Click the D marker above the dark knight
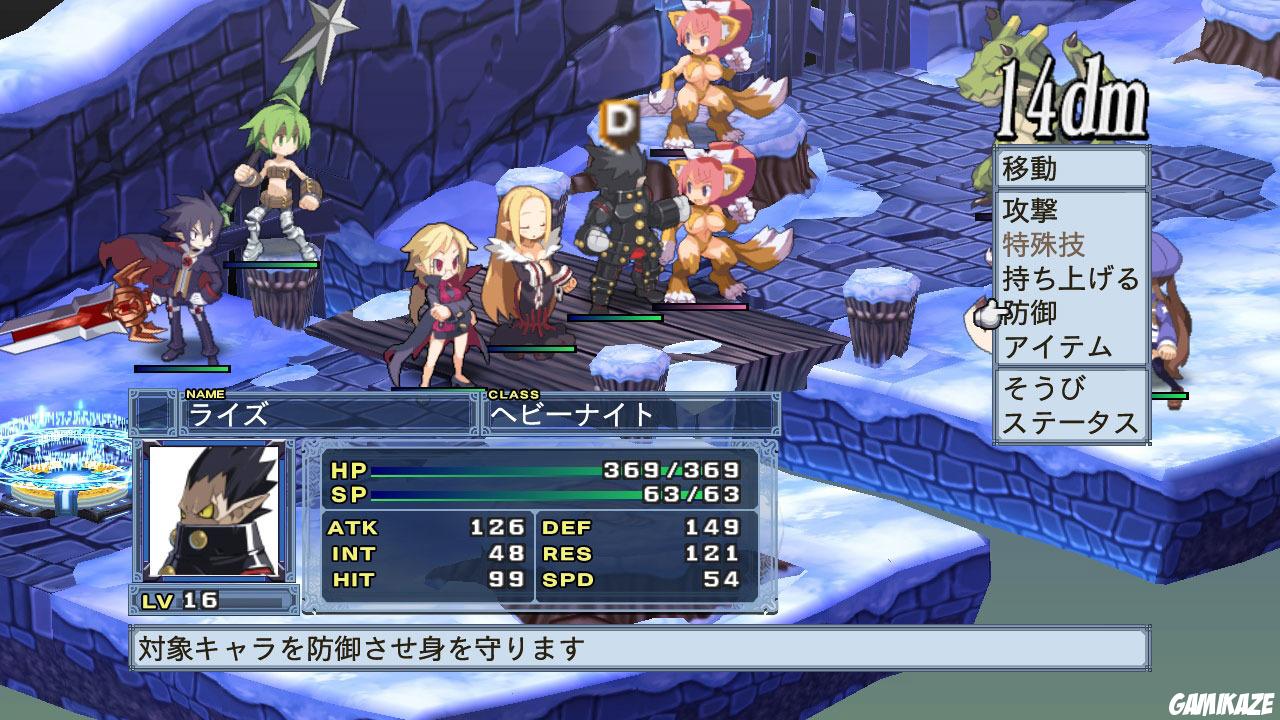Screen dimensions: 1280x720 pos(619,122)
